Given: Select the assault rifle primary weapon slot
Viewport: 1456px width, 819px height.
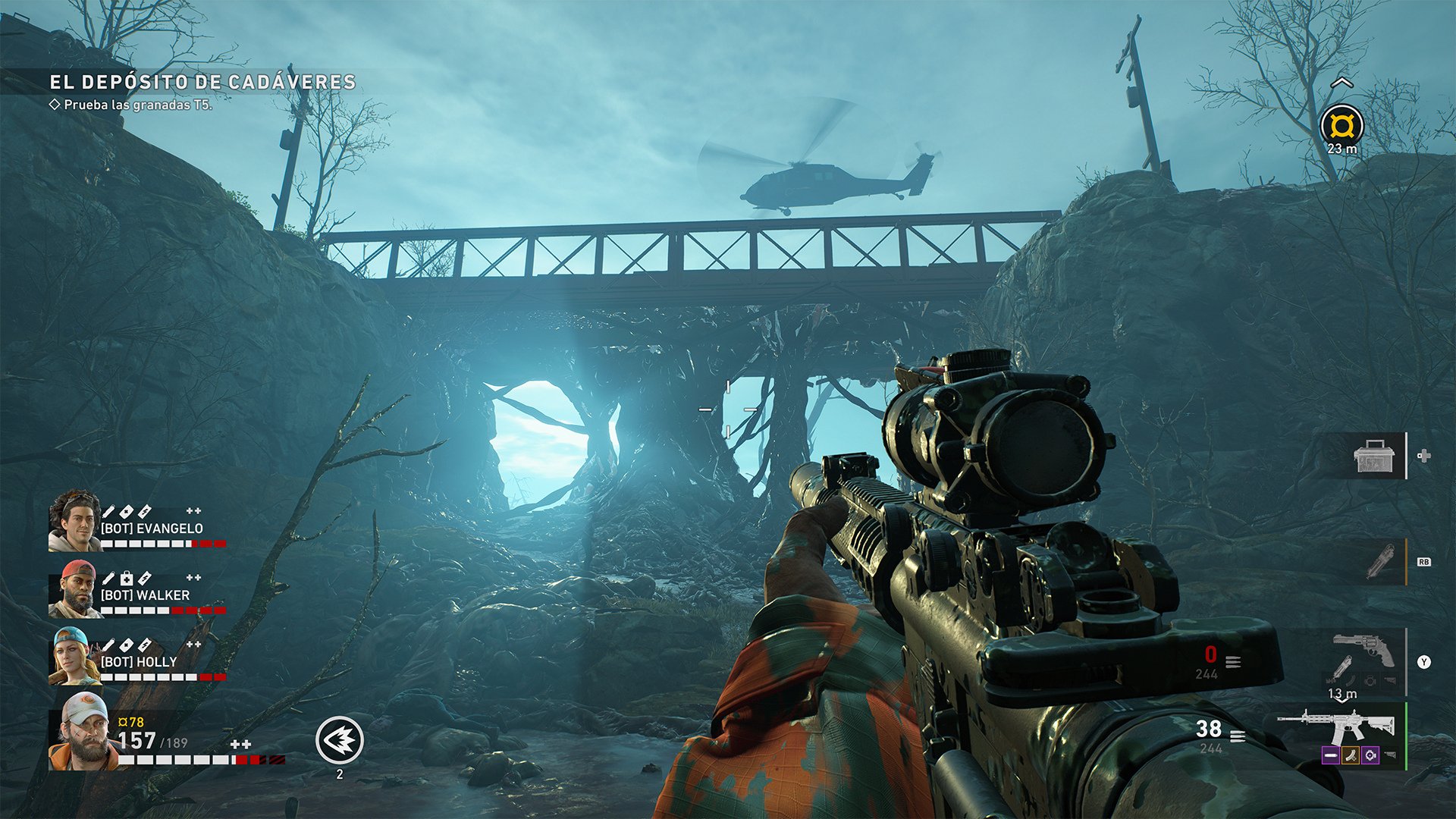Looking at the screenshot, I should pos(1336,726).
